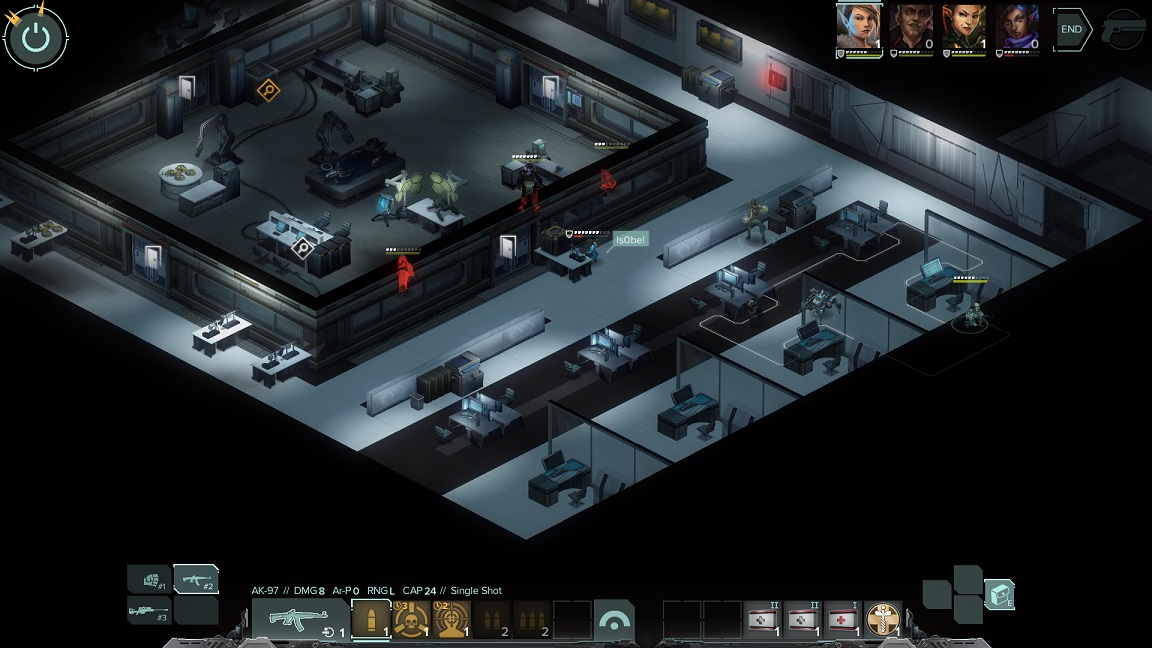
Task: Switch to the sniper rifle slot #3
Action: coord(149,610)
